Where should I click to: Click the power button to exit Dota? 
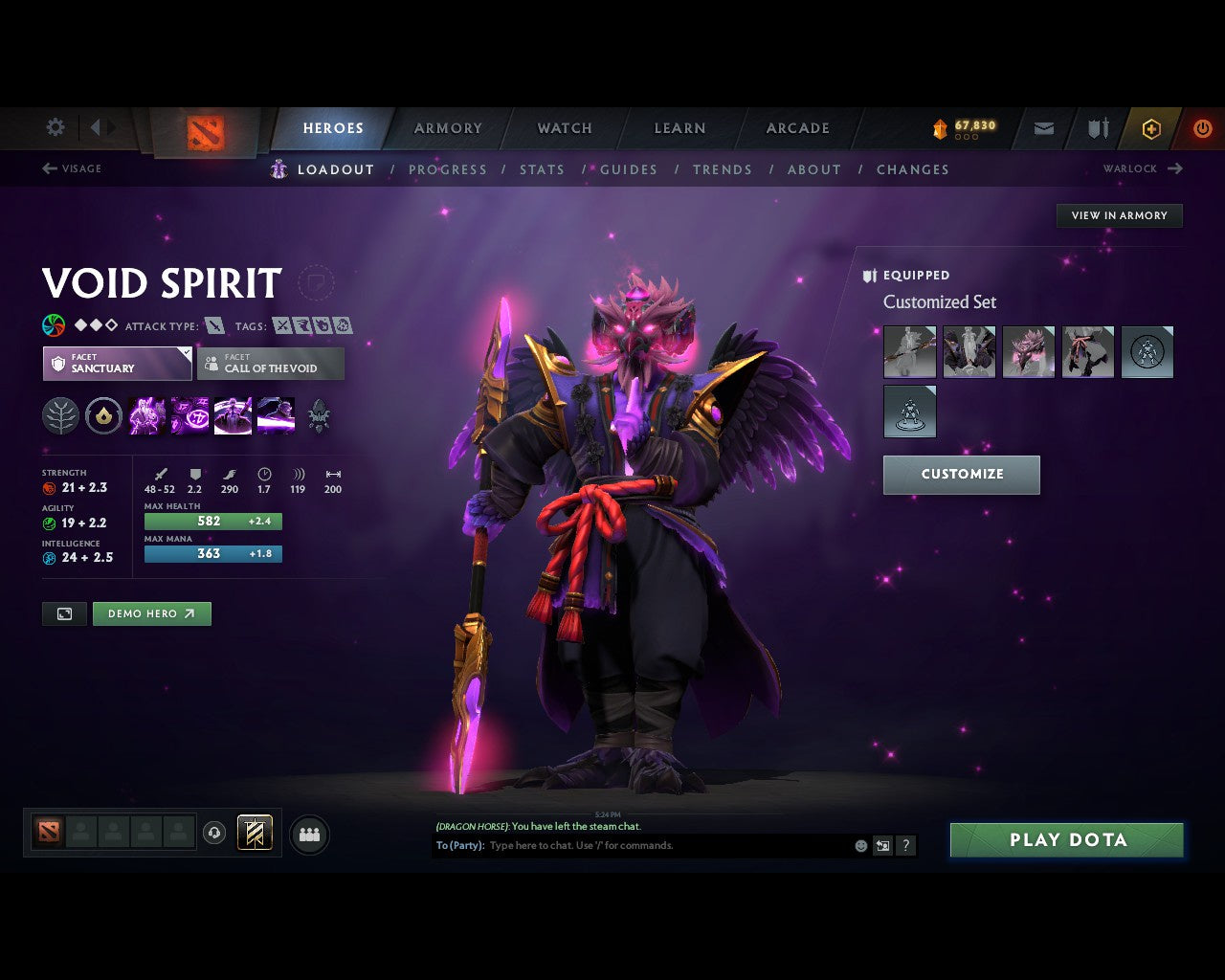tap(1203, 128)
